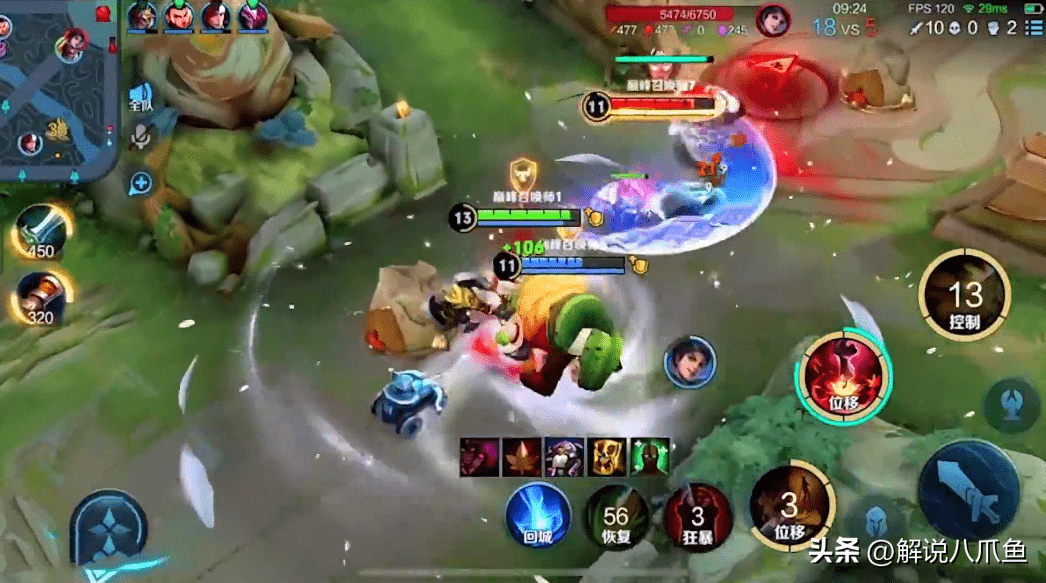Select the enemy hero target portrait
1046x583 pixels.
pyautogui.click(x=690, y=360)
